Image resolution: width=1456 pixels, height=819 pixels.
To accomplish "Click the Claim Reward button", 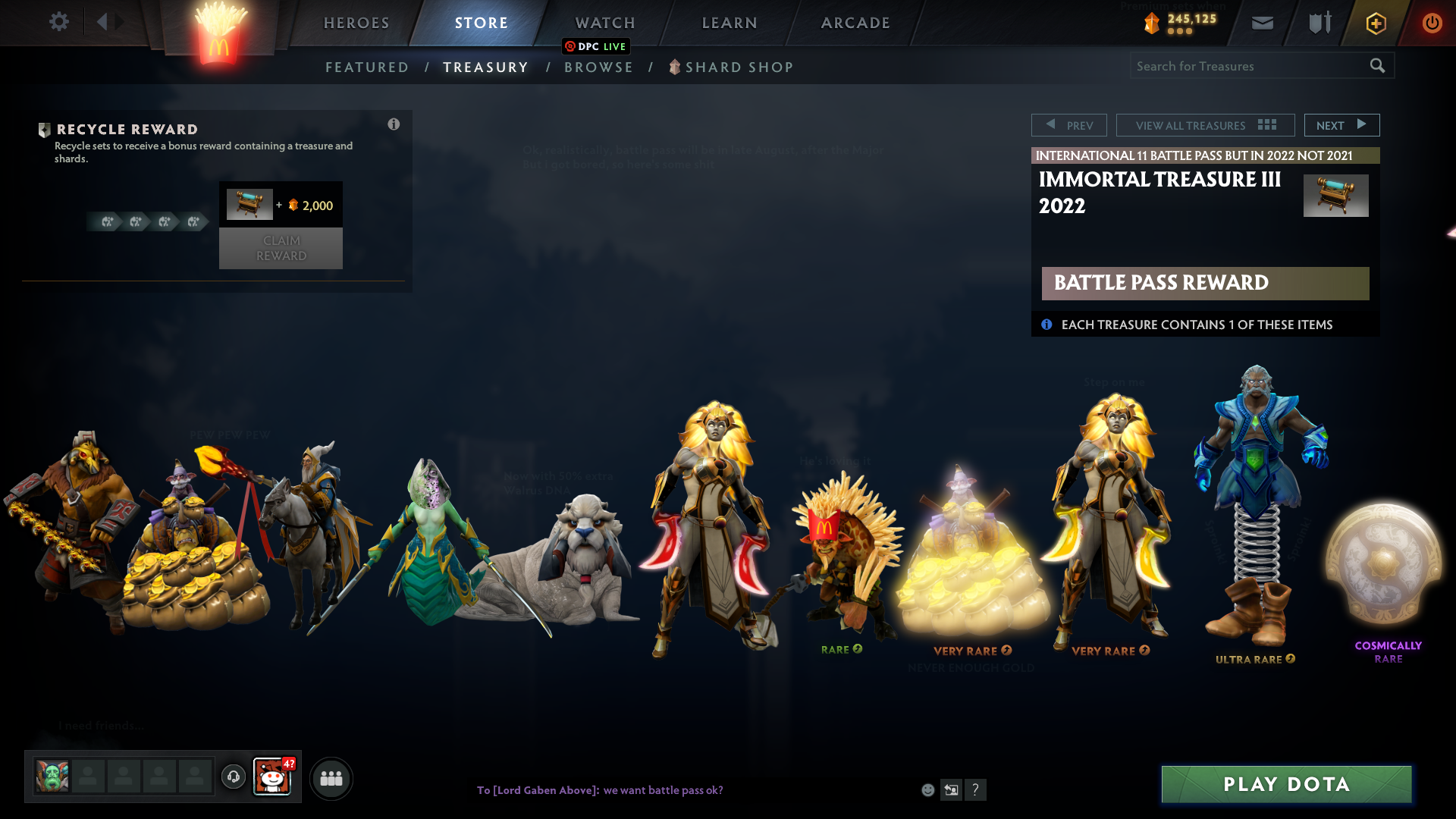I will pos(281,248).
